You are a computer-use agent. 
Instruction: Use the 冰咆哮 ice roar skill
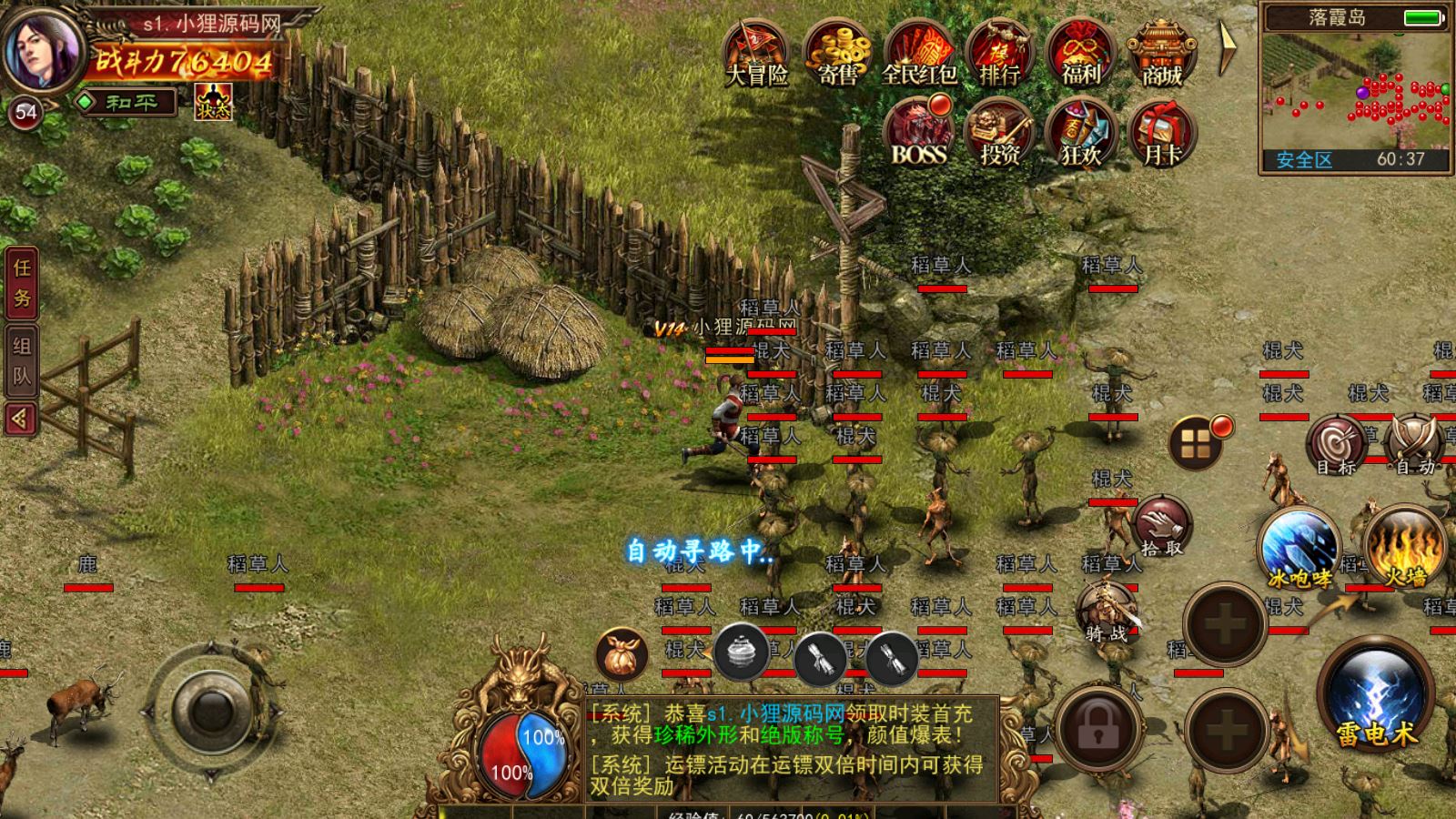(x=1300, y=546)
